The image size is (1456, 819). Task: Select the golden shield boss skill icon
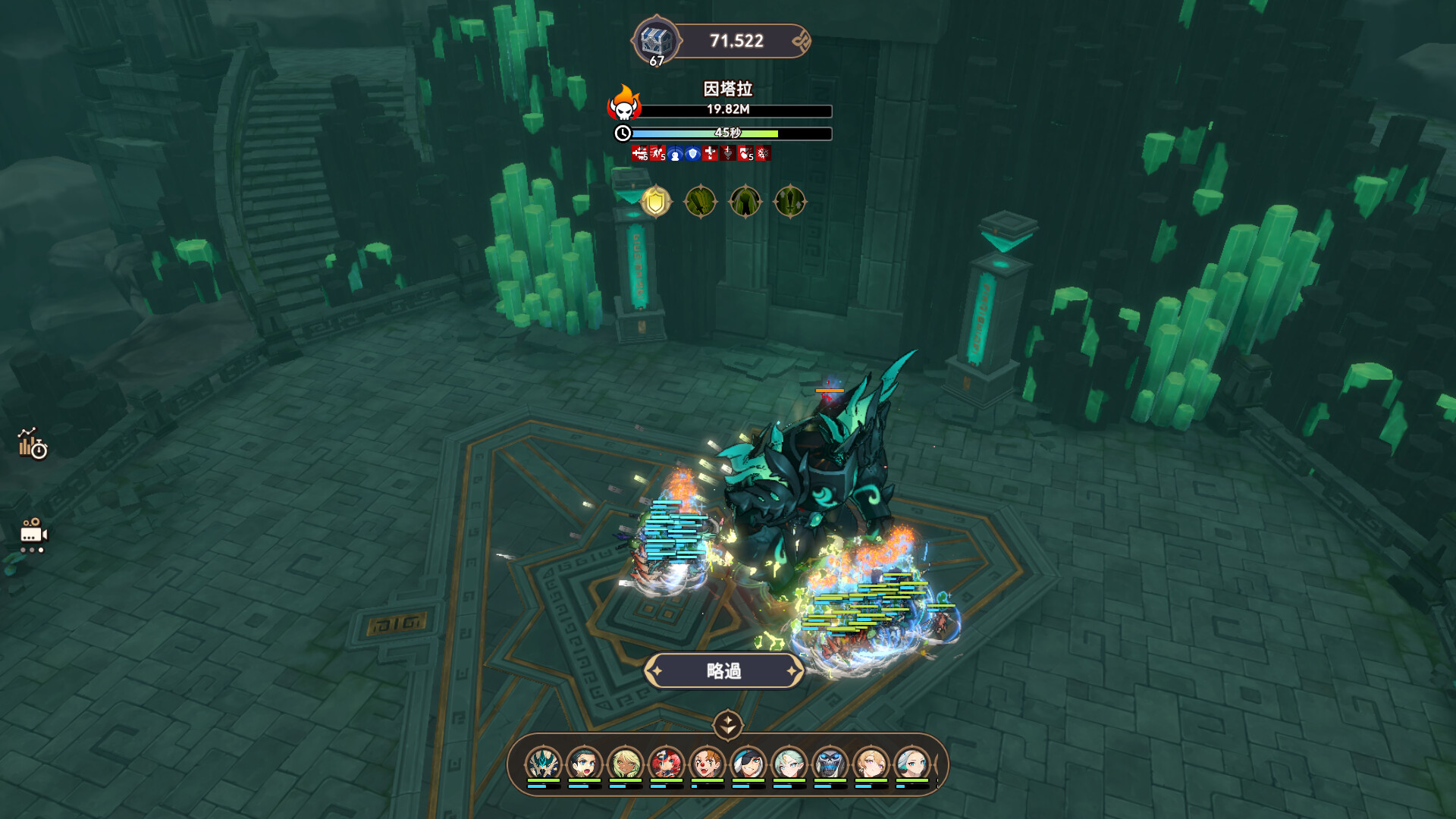tap(656, 202)
